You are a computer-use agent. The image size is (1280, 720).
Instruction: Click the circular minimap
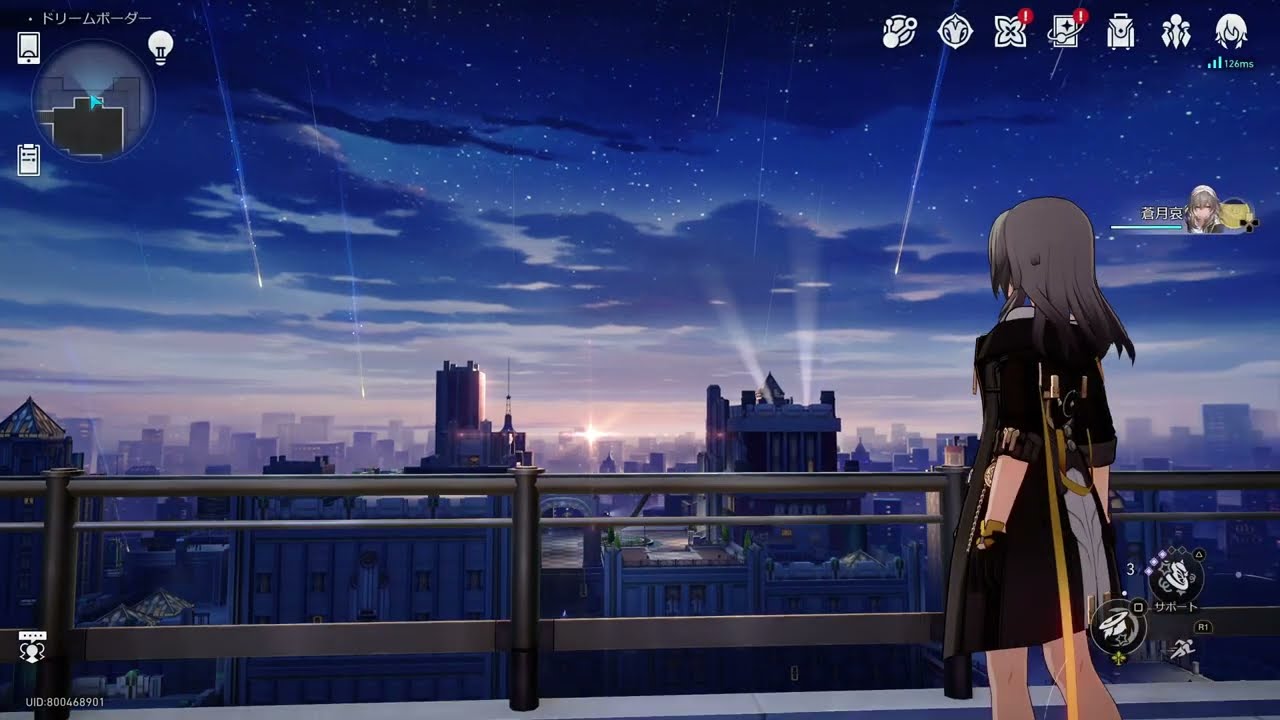[x=93, y=101]
